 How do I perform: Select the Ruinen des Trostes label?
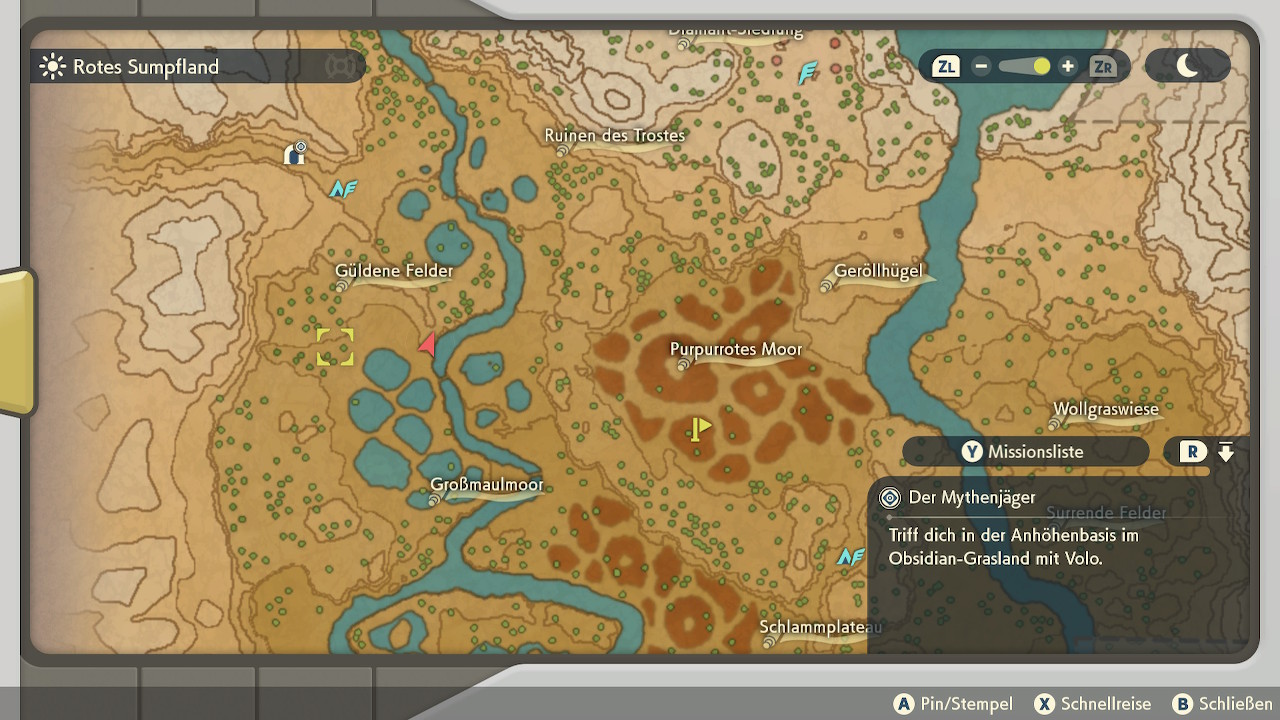[614, 136]
